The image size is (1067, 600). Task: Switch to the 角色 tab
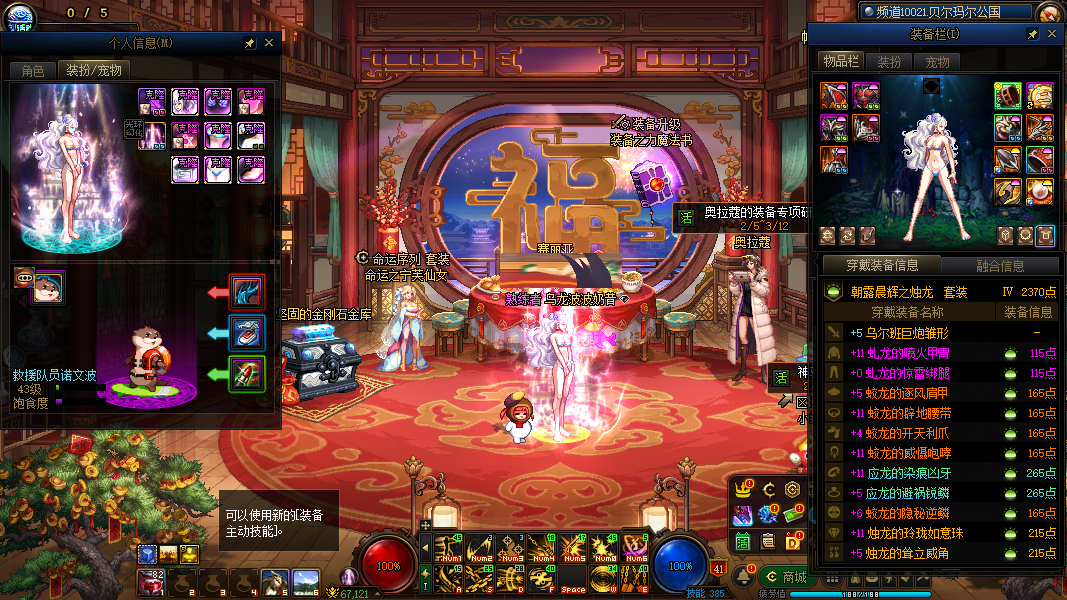(33, 71)
